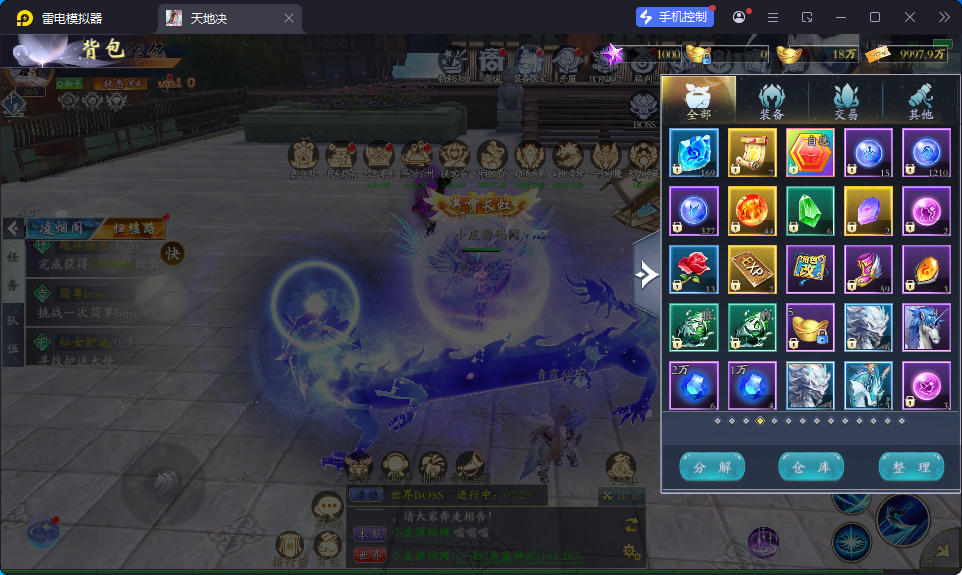
Task: Click the 手机控制 phone control button
Action: pyautogui.click(x=675, y=17)
